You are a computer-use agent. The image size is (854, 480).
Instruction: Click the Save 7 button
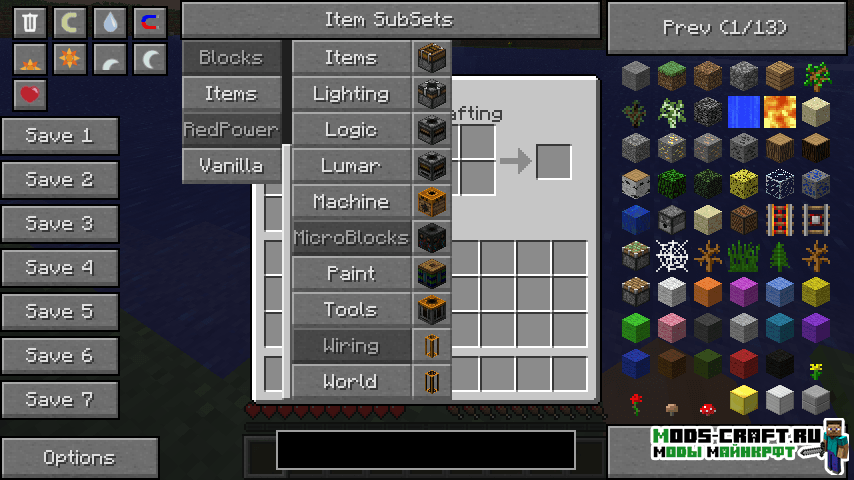click(x=60, y=400)
